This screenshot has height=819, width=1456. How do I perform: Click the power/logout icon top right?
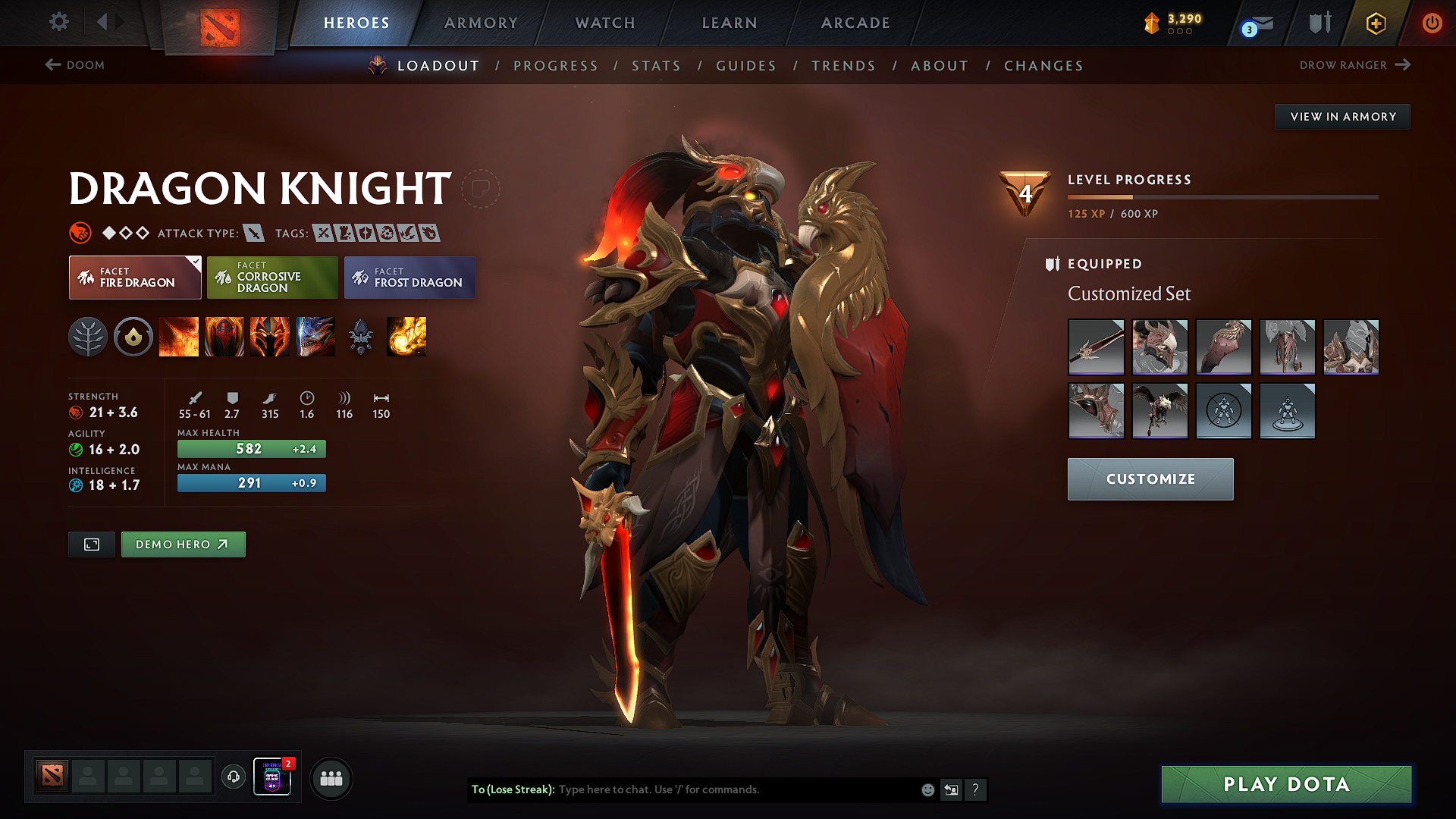click(x=1432, y=23)
